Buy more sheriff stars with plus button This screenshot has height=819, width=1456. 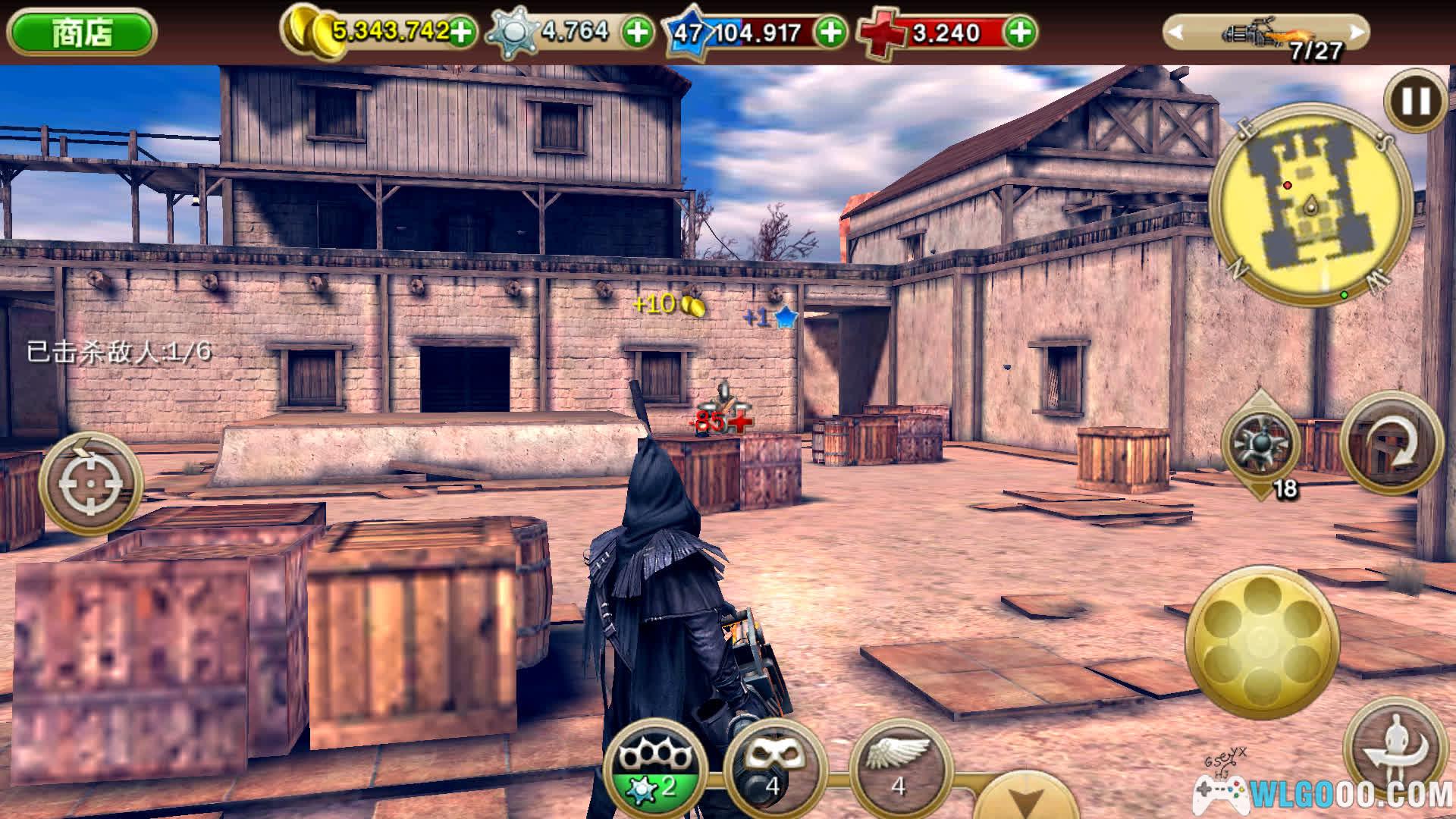[x=637, y=32]
